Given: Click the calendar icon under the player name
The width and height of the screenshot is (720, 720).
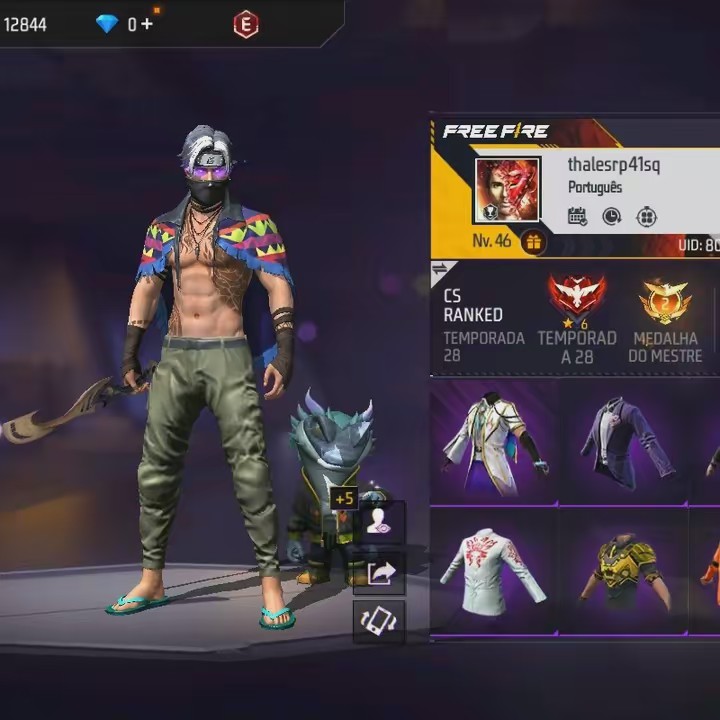Looking at the screenshot, I should [x=577, y=216].
